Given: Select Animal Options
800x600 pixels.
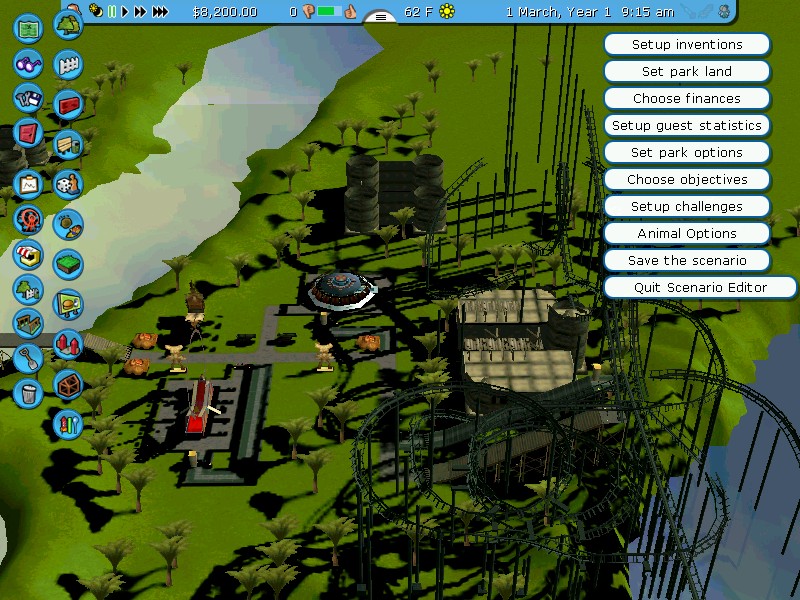Looking at the screenshot, I should pyautogui.click(x=687, y=234).
